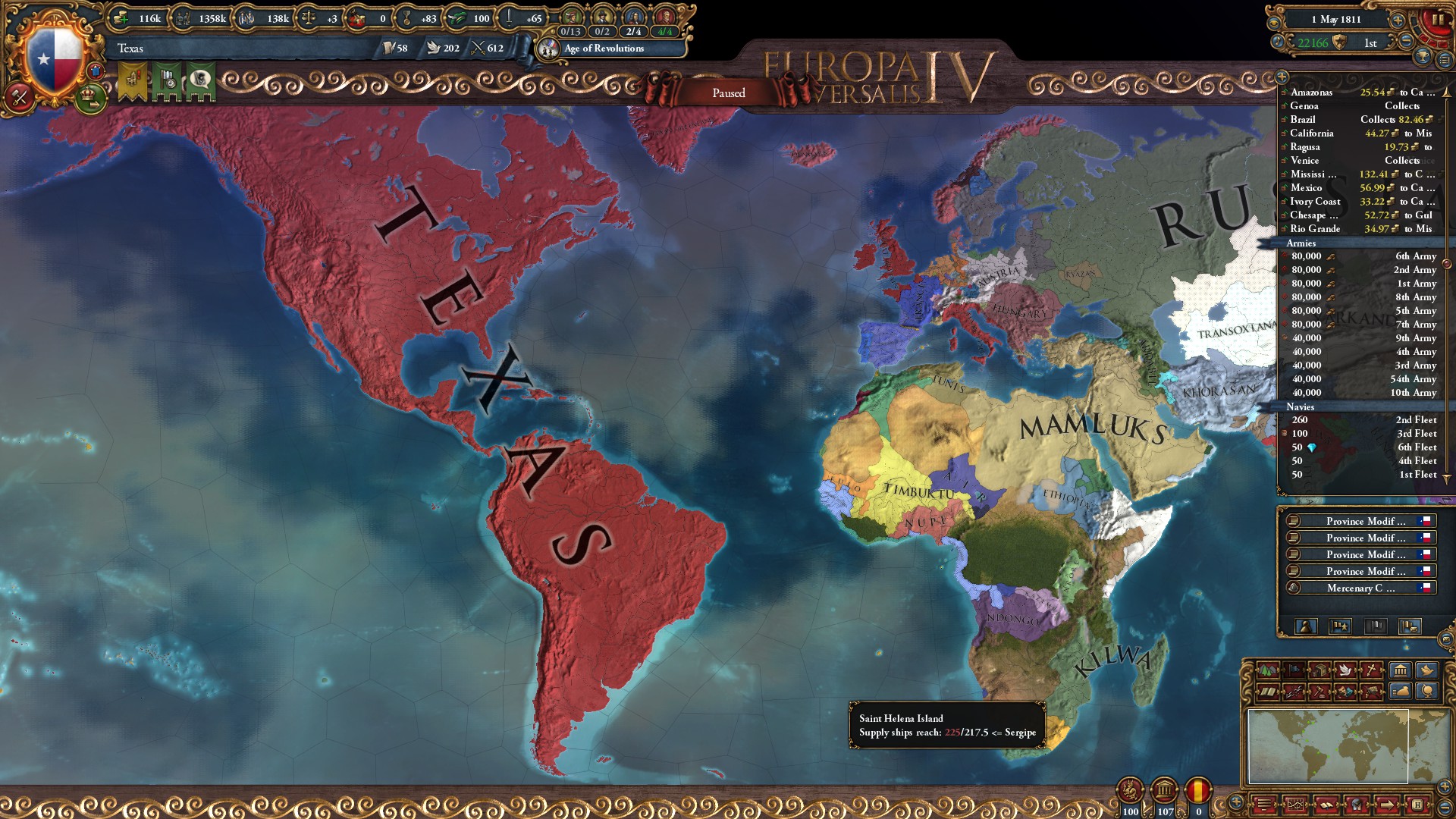Select the 4/4 military advisor tab
The width and height of the screenshot is (1456, 819).
(665, 33)
